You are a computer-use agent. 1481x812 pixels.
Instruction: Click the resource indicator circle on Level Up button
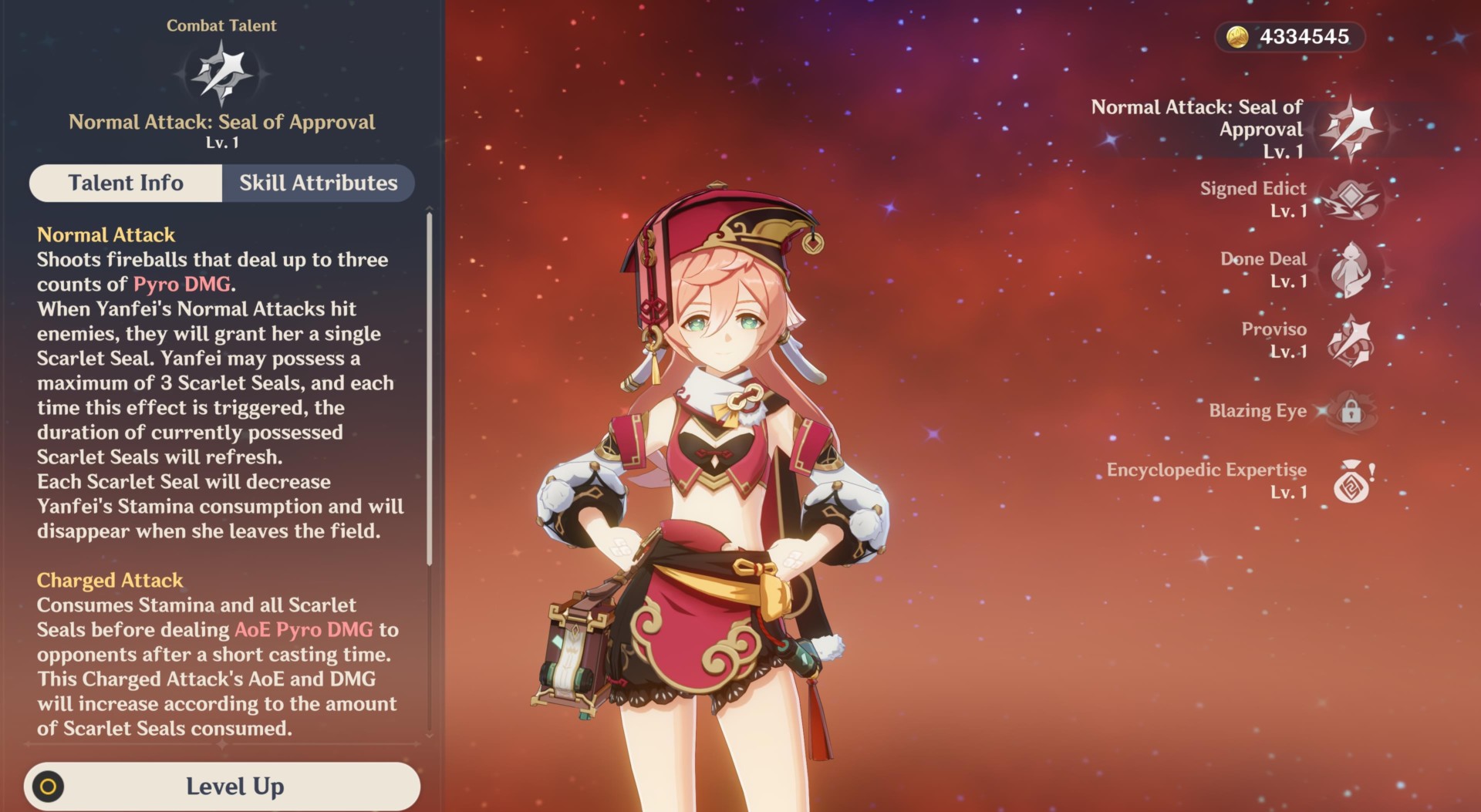point(49,787)
